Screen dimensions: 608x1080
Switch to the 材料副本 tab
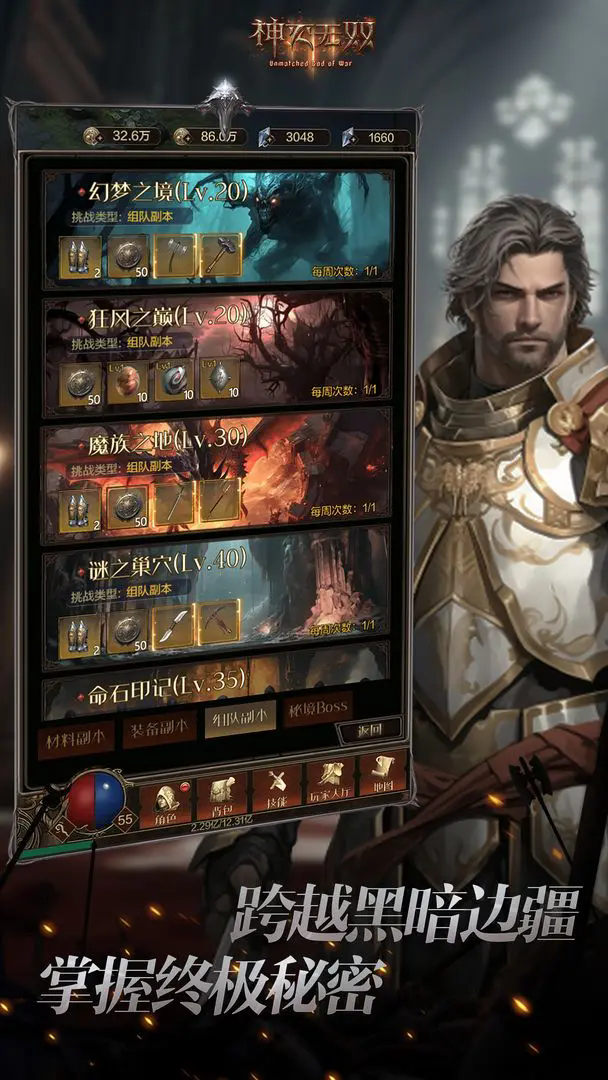(74, 738)
